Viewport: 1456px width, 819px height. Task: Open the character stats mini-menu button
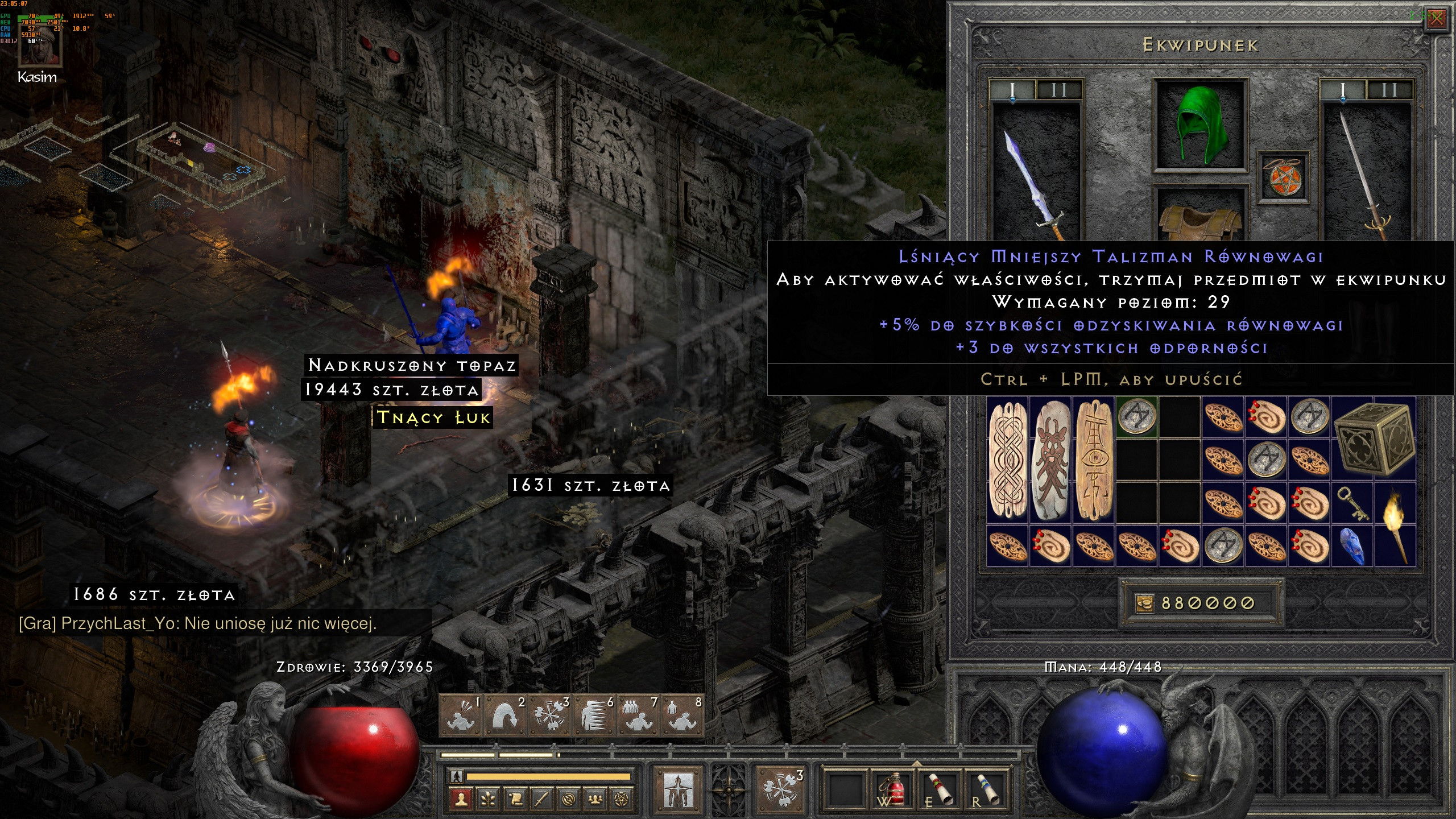pos(461,800)
